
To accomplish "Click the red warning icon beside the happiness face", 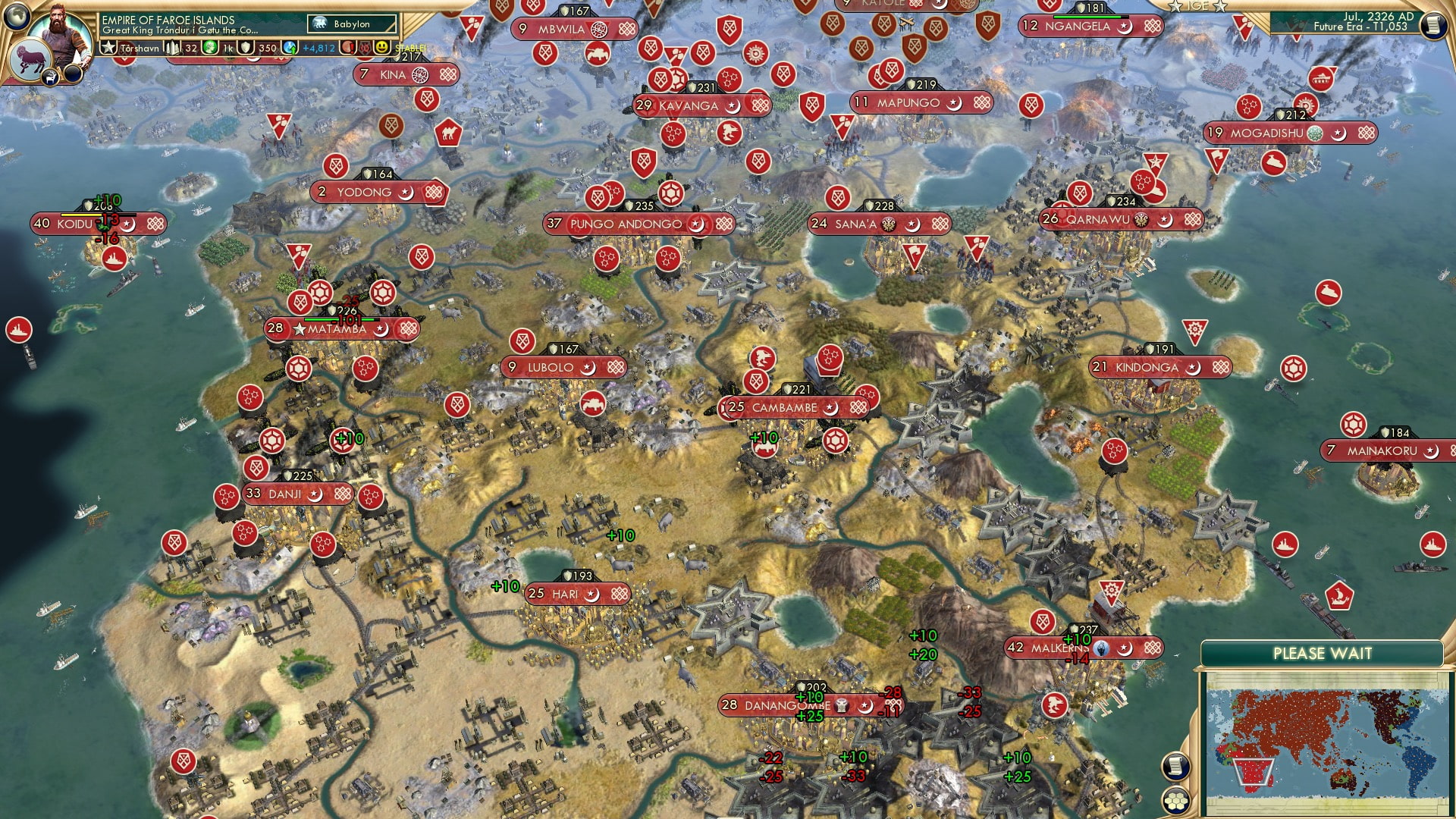I will 346,48.
